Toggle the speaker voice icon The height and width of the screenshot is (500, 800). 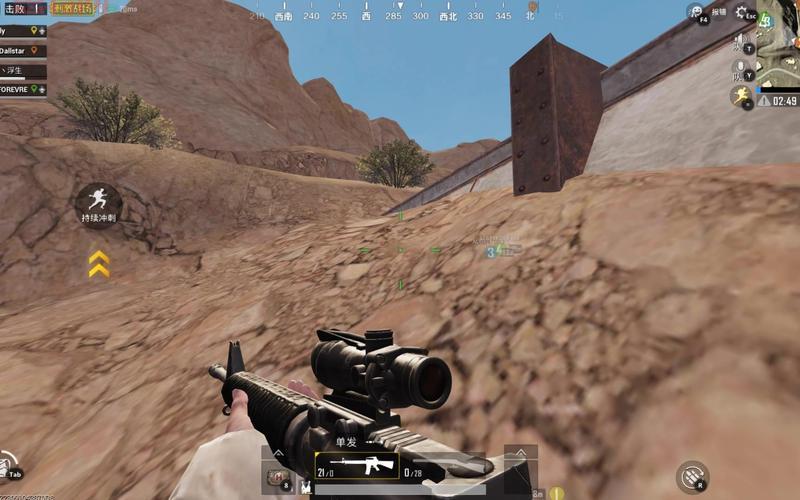click(742, 43)
